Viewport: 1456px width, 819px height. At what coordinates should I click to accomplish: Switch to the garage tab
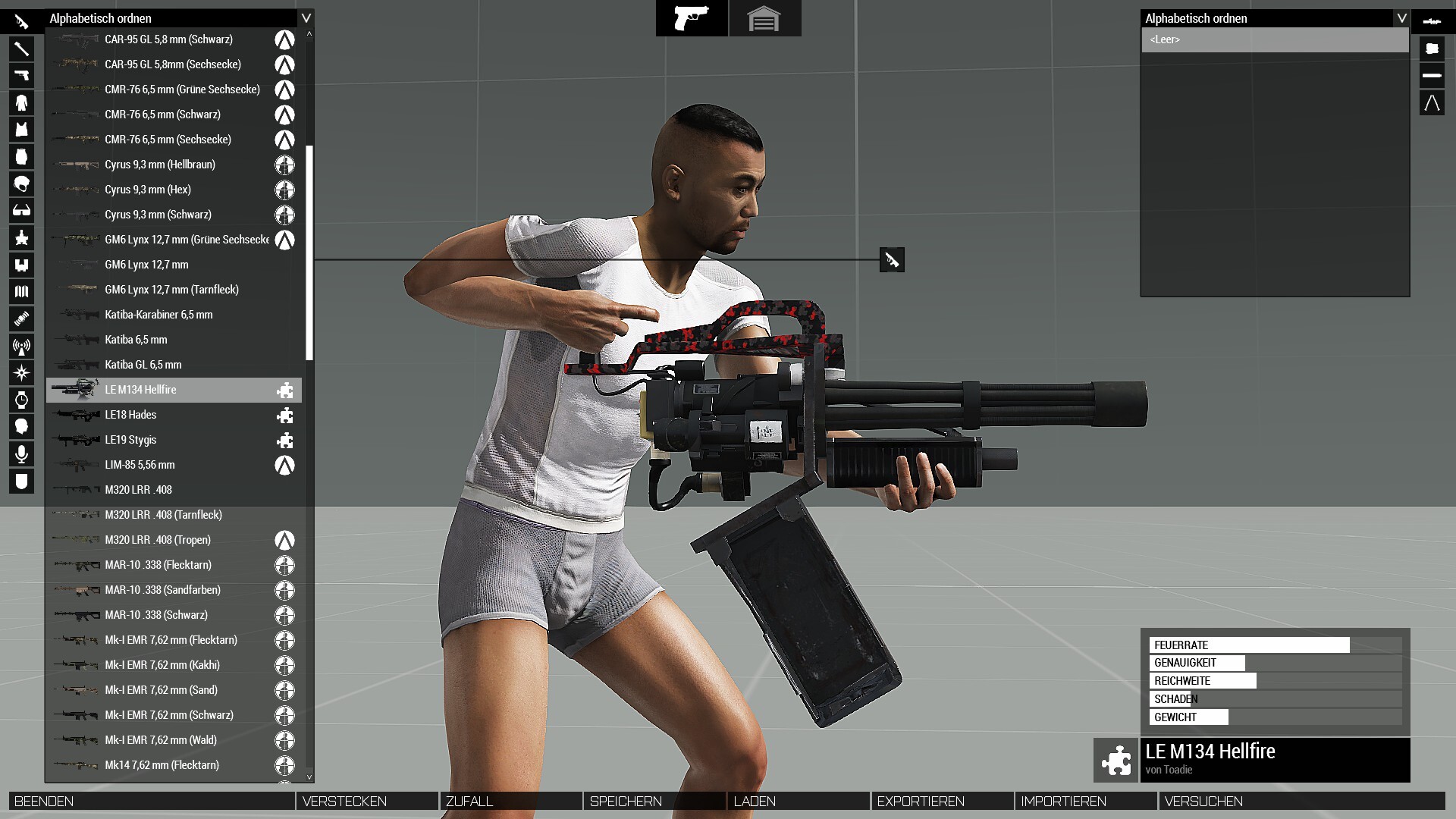tap(764, 18)
